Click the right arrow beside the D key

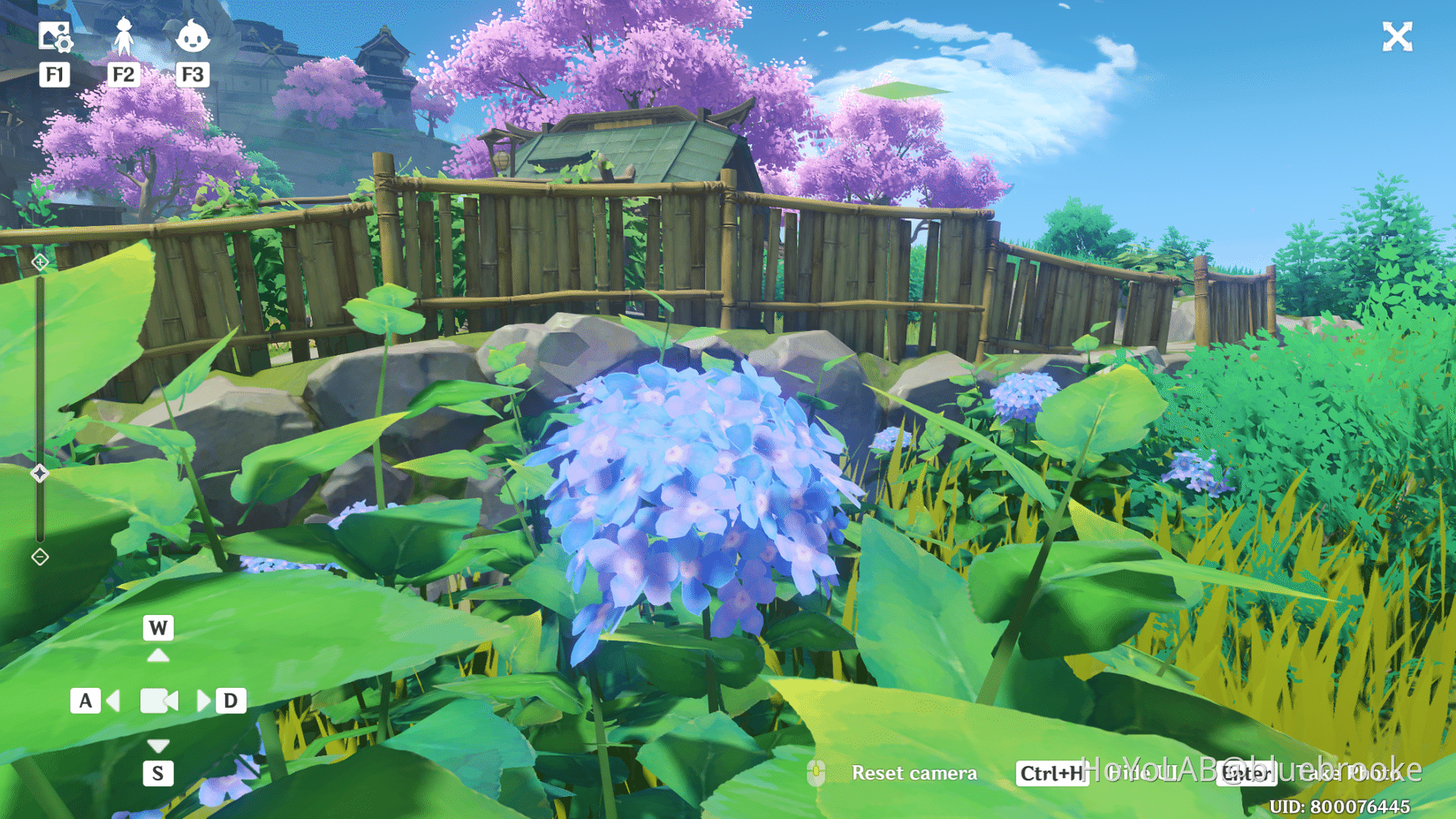[x=204, y=700]
